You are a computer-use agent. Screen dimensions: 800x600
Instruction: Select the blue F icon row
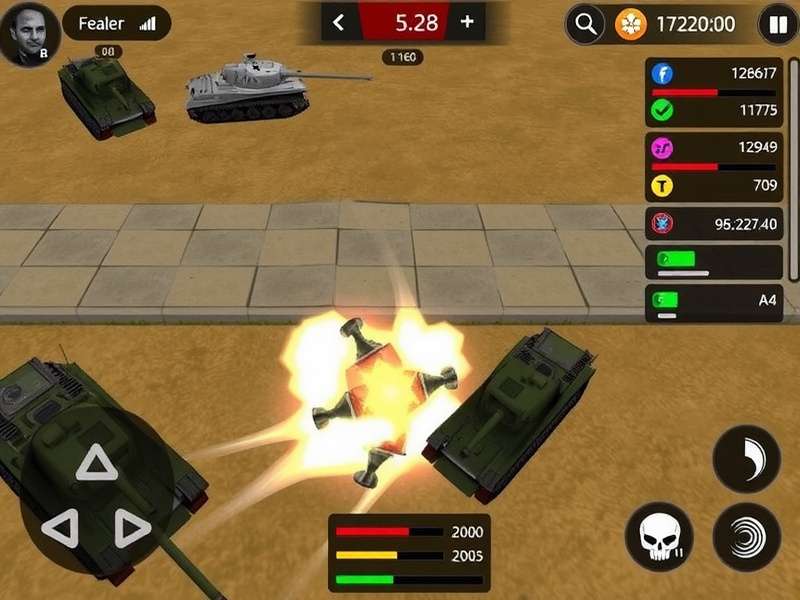tap(713, 73)
